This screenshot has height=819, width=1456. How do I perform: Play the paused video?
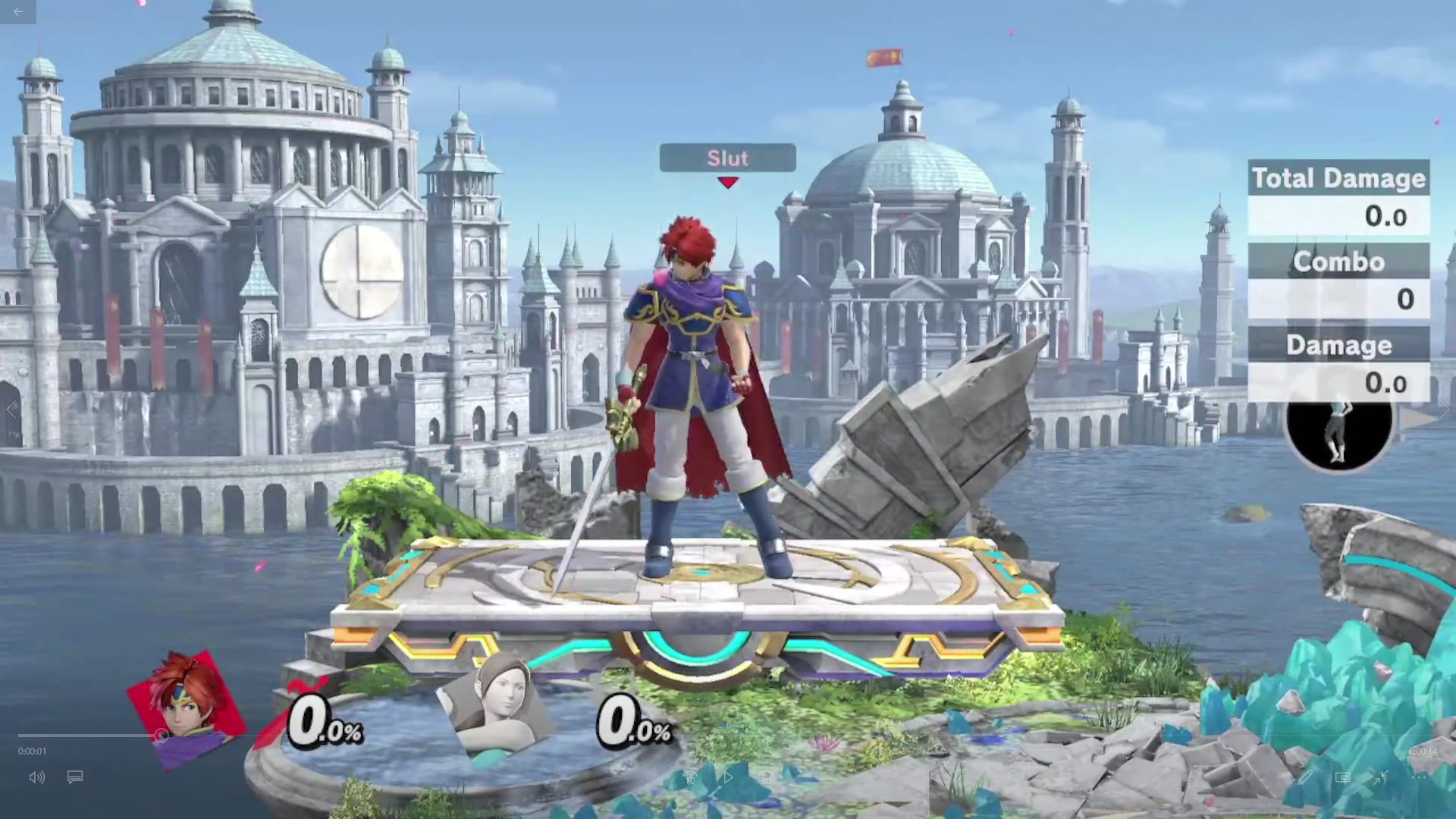pos(726,777)
